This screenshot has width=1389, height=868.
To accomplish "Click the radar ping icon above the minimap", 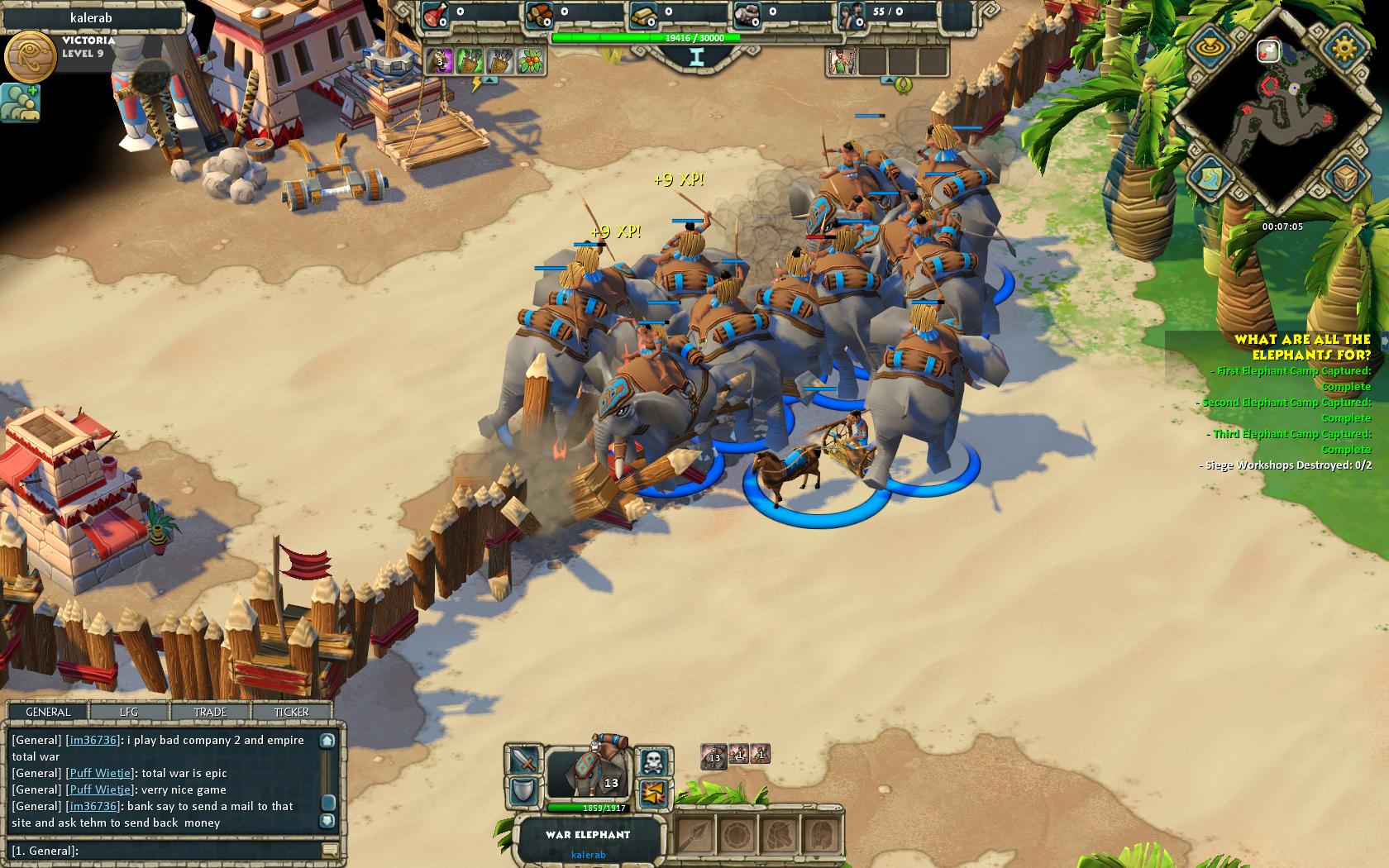I will 1209,48.
